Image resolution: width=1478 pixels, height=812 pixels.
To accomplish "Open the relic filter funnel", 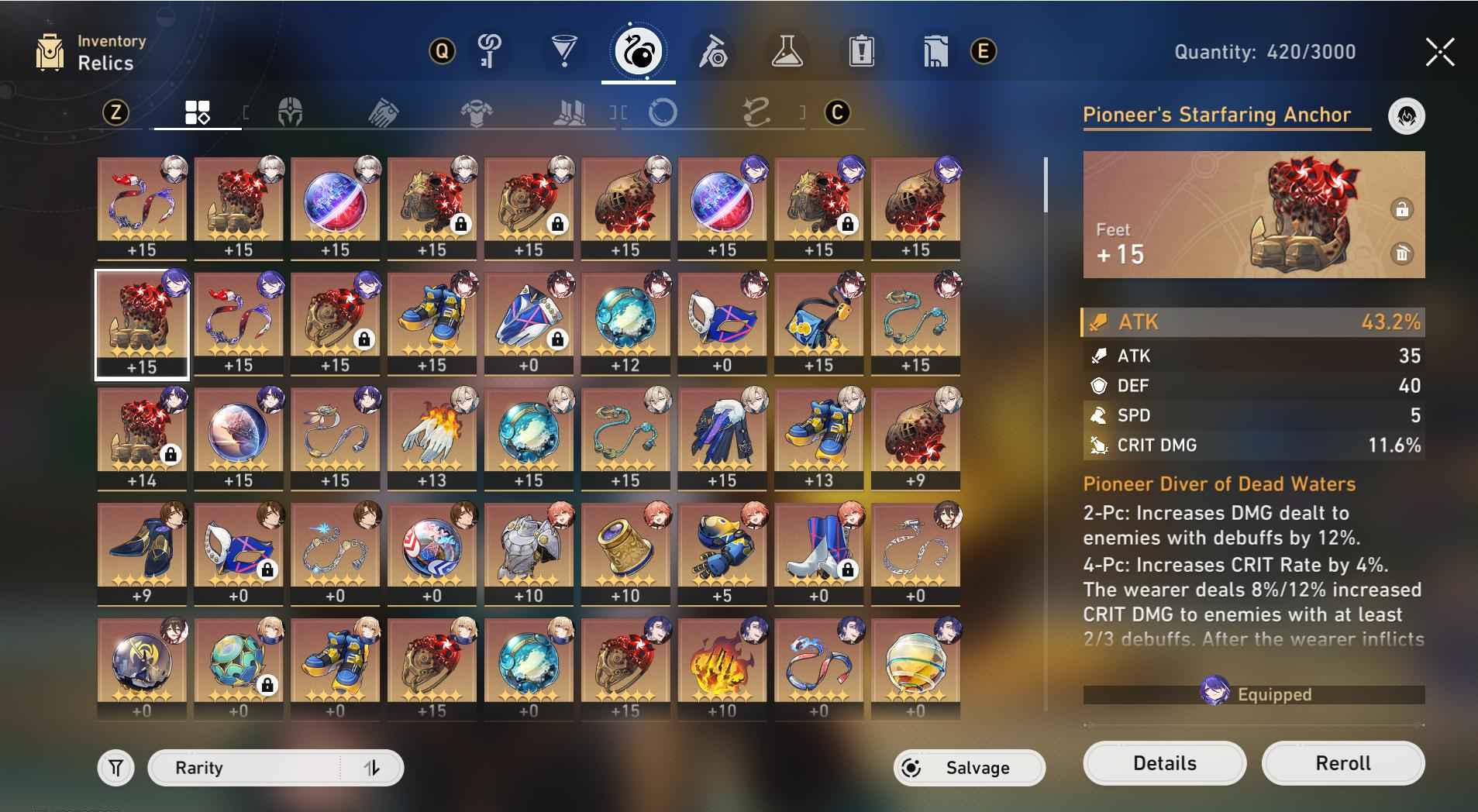I will [x=116, y=768].
